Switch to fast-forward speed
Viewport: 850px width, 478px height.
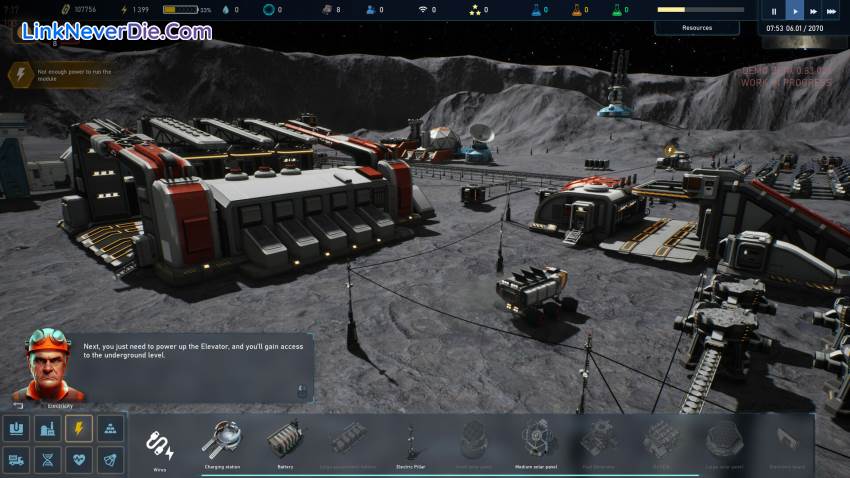813,12
